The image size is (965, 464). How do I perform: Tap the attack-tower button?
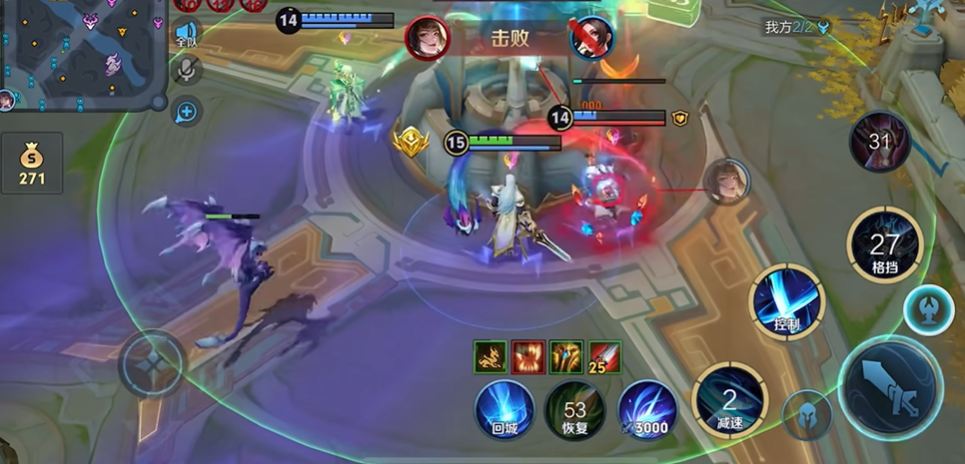coord(929,310)
